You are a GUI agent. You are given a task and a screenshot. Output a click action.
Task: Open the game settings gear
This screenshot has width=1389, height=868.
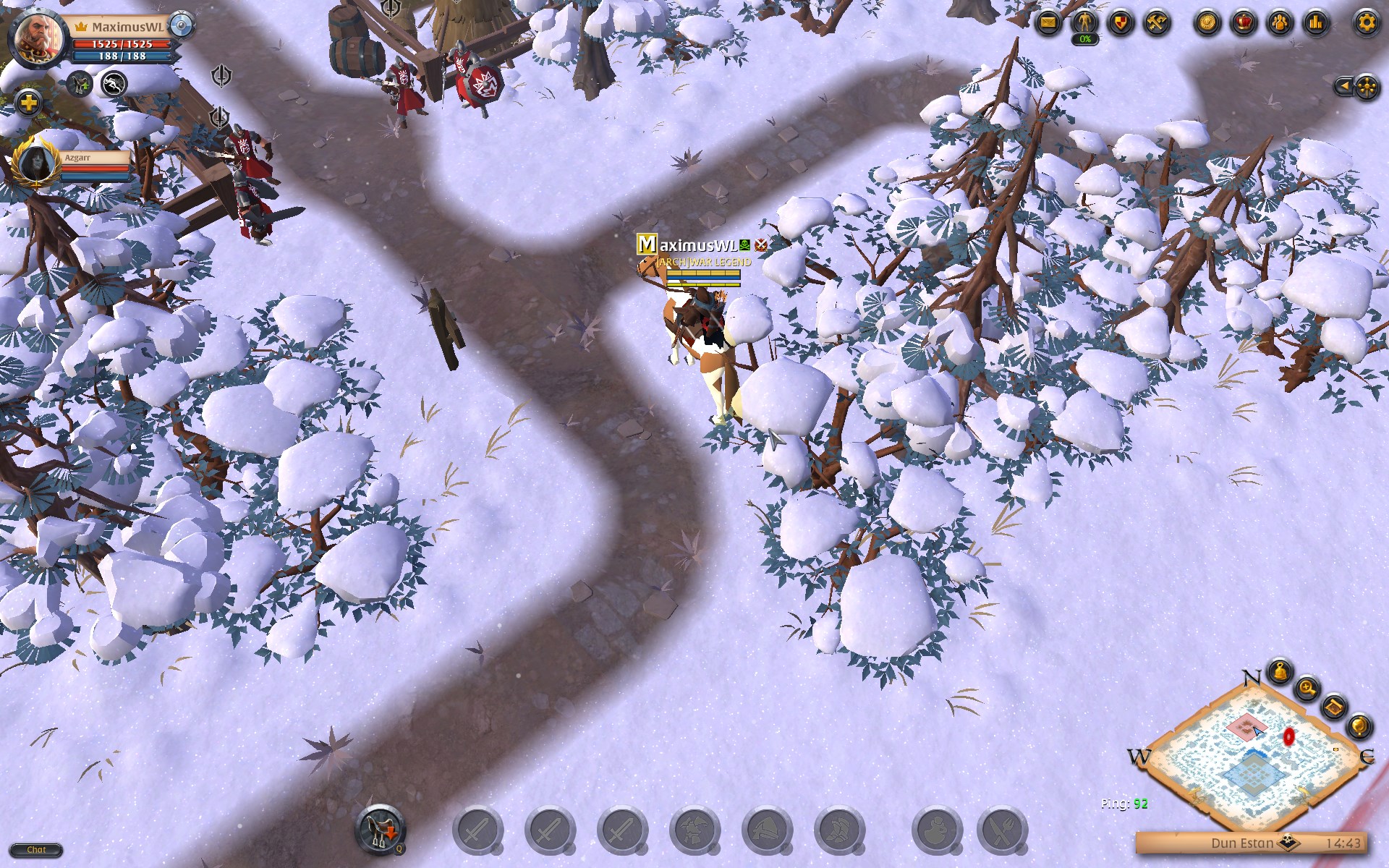pos(1365,22)
